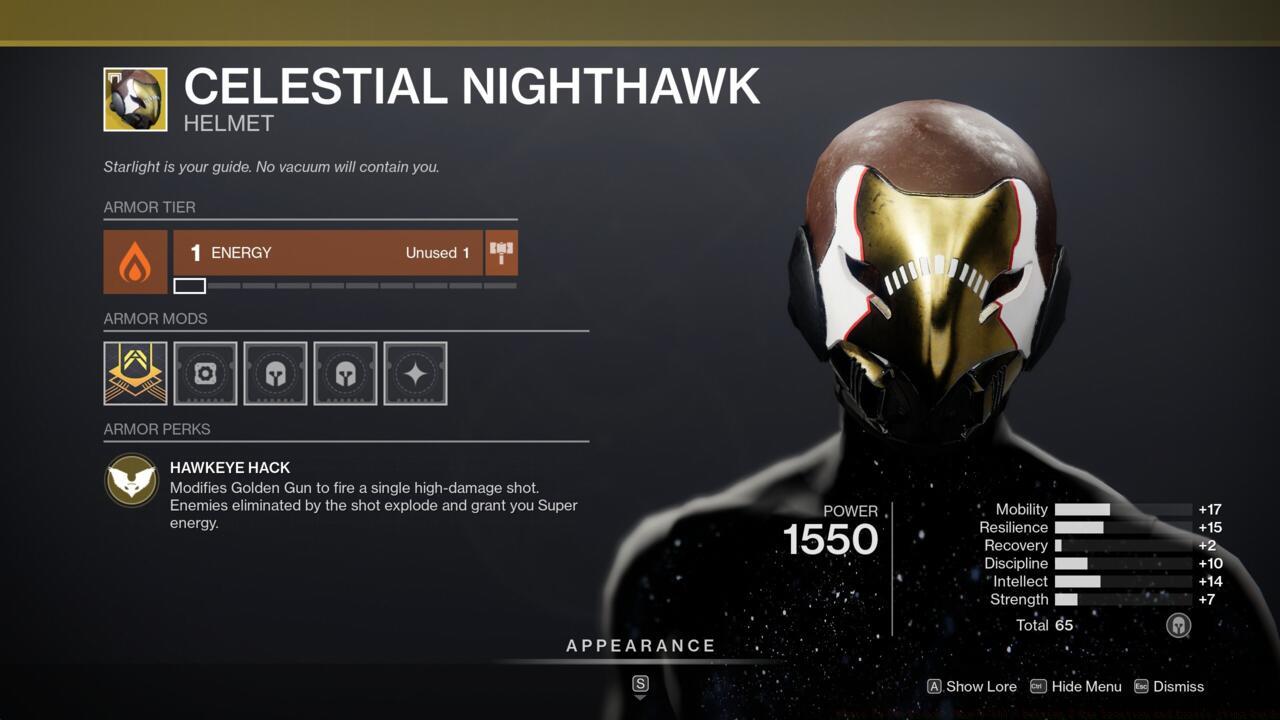Open the Armor Perks section header
The width and height of the screenshot is (1280, 720).
(157, 429)
